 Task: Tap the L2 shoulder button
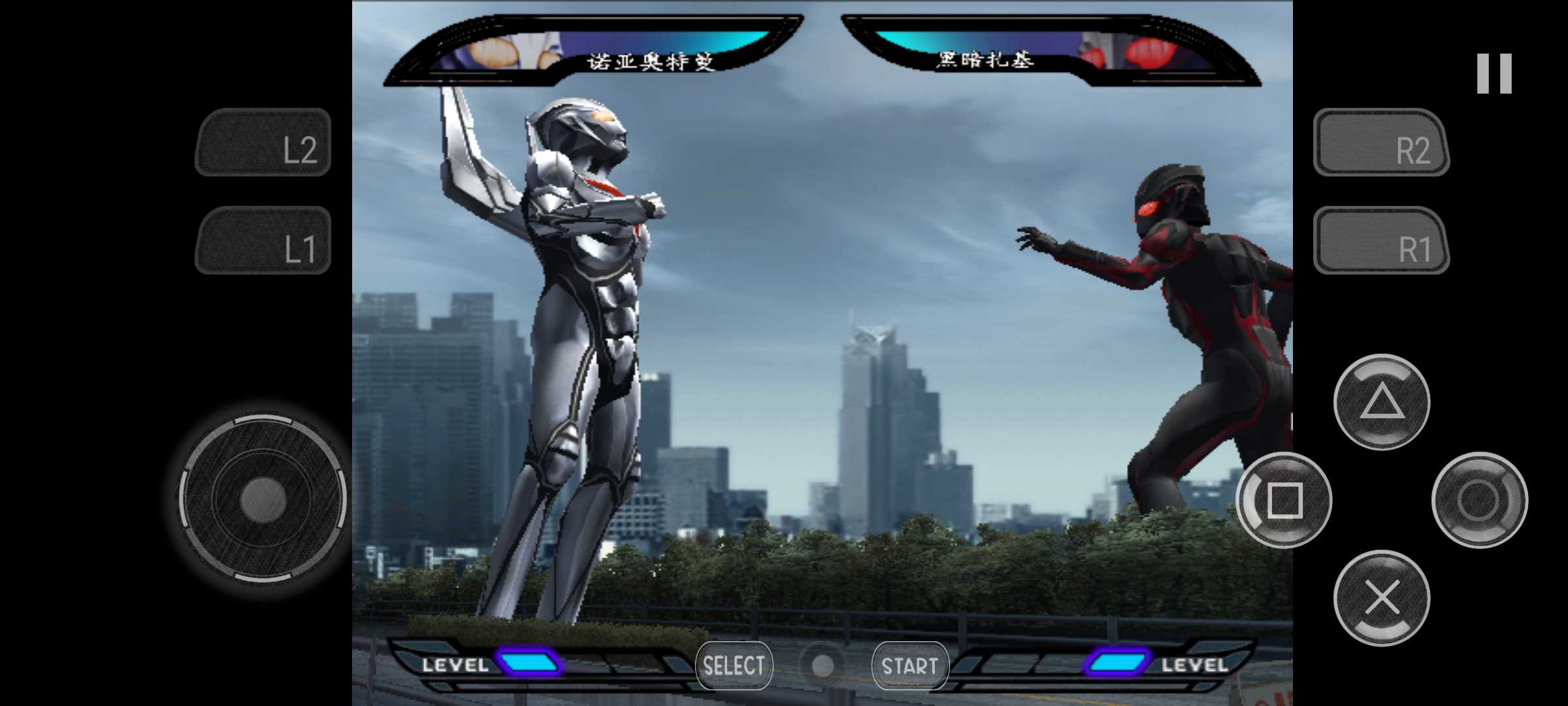tap(263, 143)
